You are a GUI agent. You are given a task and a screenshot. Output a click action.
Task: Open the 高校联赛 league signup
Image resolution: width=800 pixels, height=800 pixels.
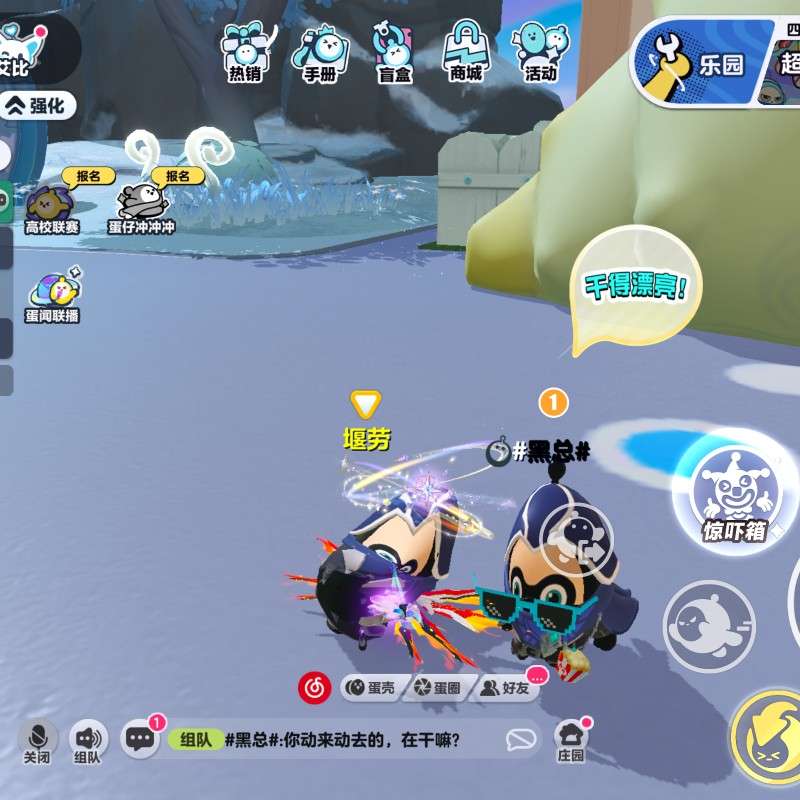(52, 207)
